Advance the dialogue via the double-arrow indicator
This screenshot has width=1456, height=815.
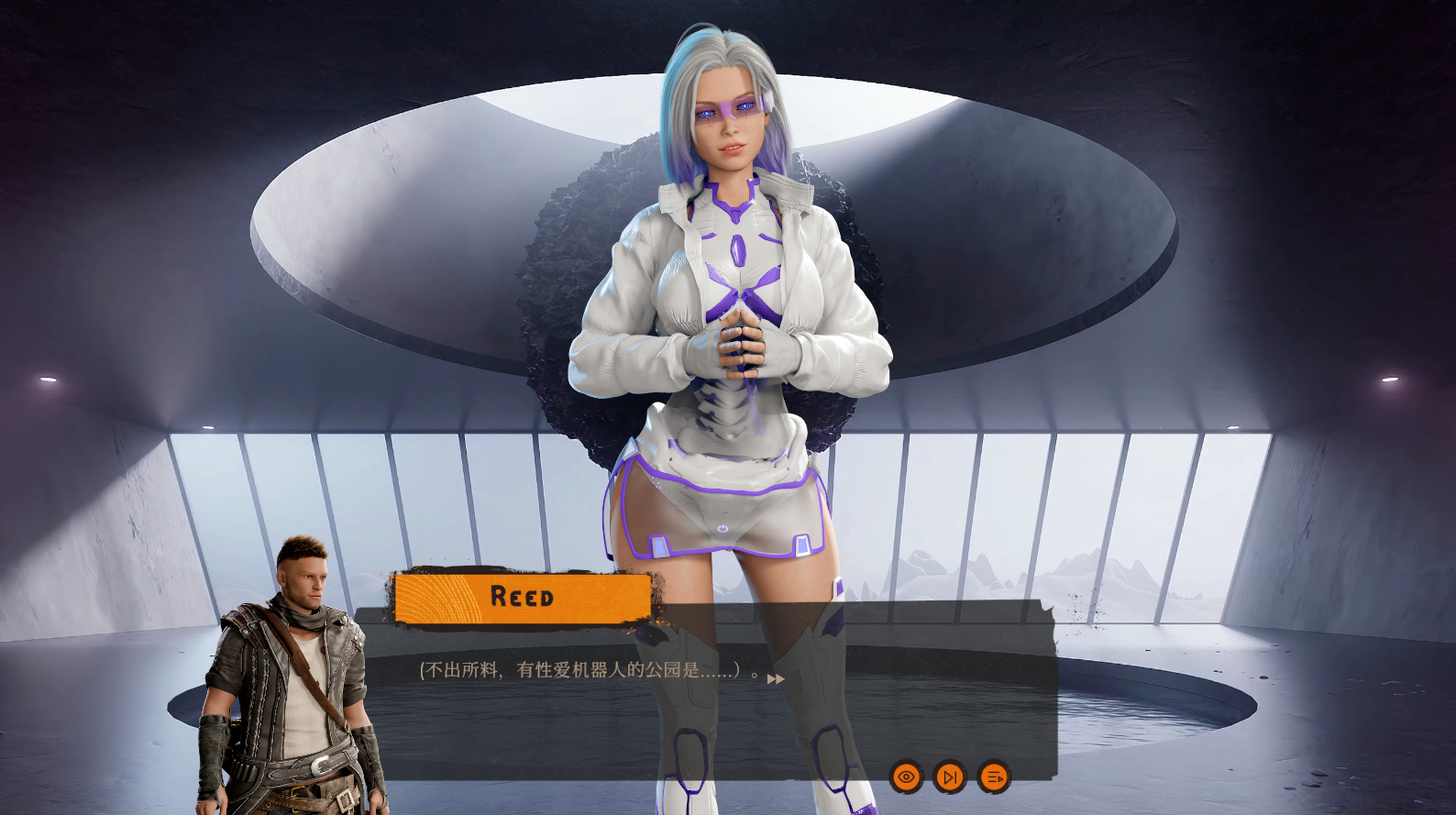[776, 679]
